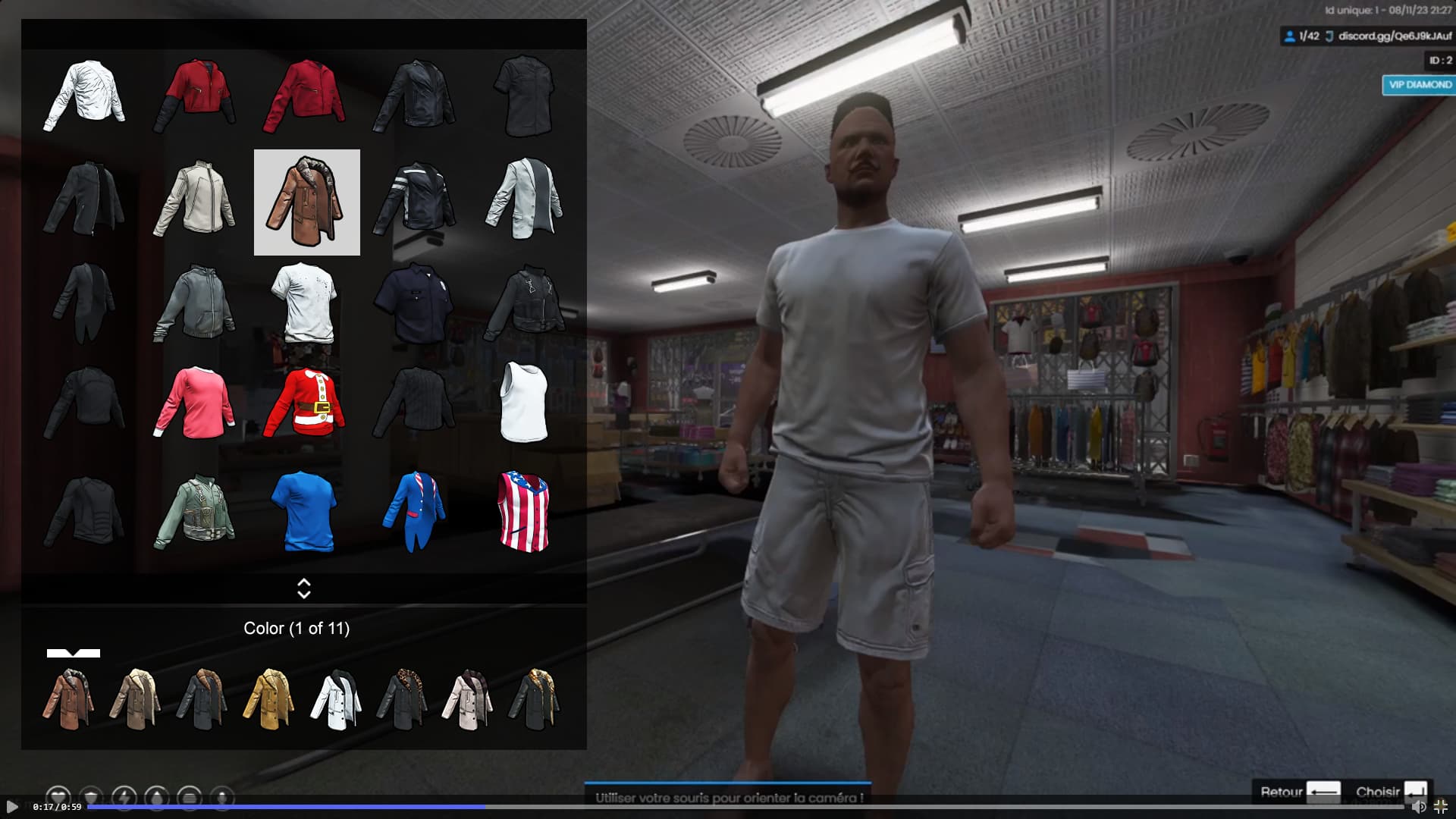Select the lightning bolt icon
Viewport: 1456px width, 819px height.
tap(124, 796)
